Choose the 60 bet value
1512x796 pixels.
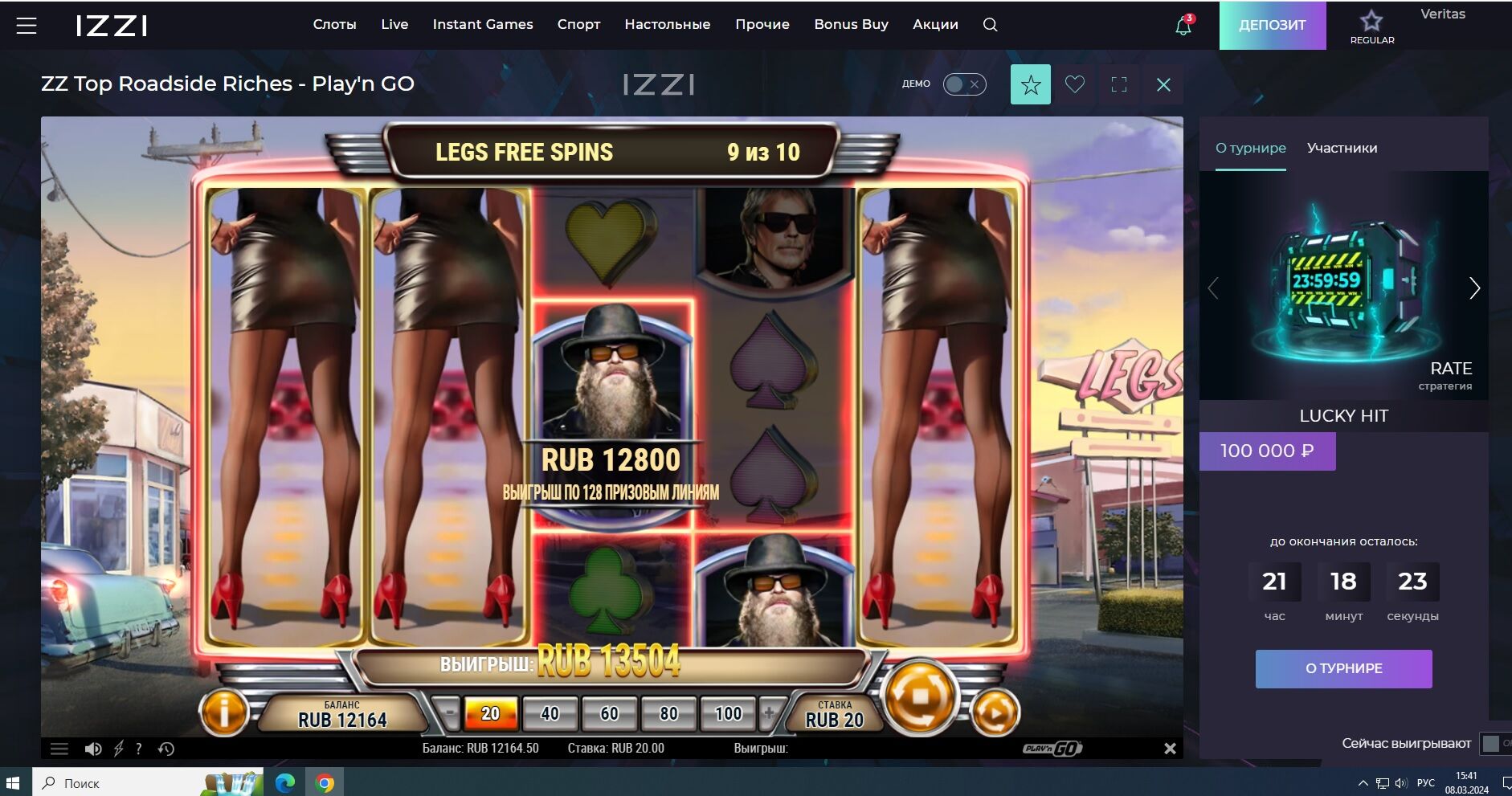(609, 713)
